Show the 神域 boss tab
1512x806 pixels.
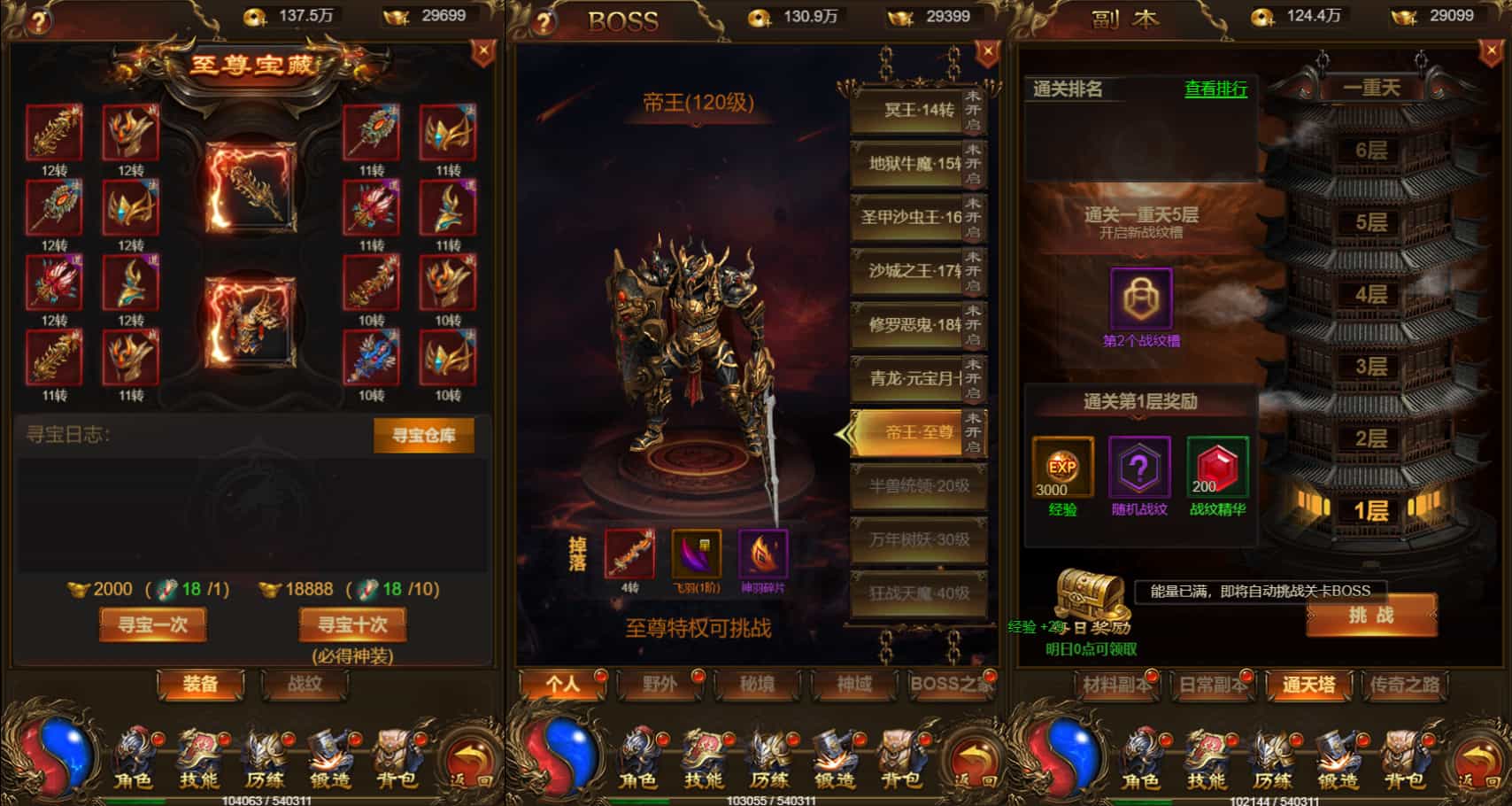(854, 684)
